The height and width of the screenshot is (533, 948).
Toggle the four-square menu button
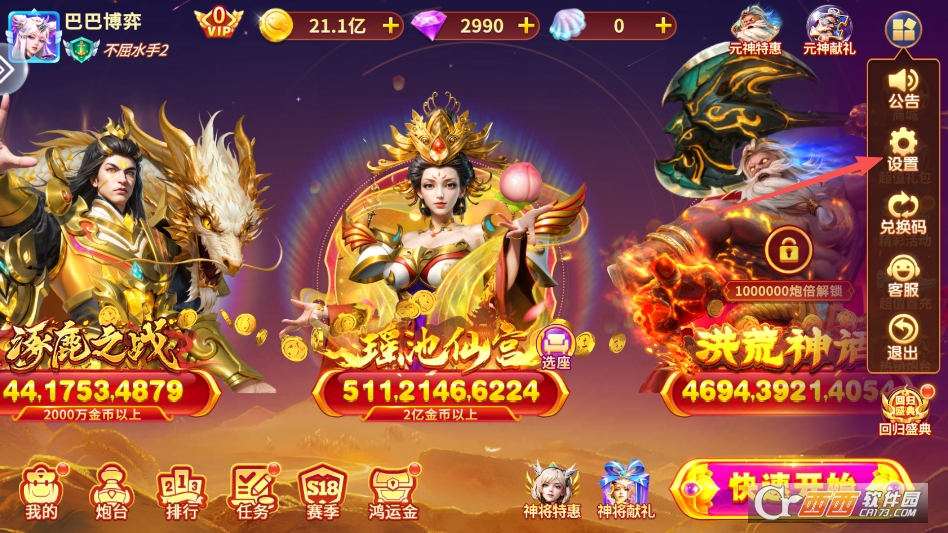point(901,27)
